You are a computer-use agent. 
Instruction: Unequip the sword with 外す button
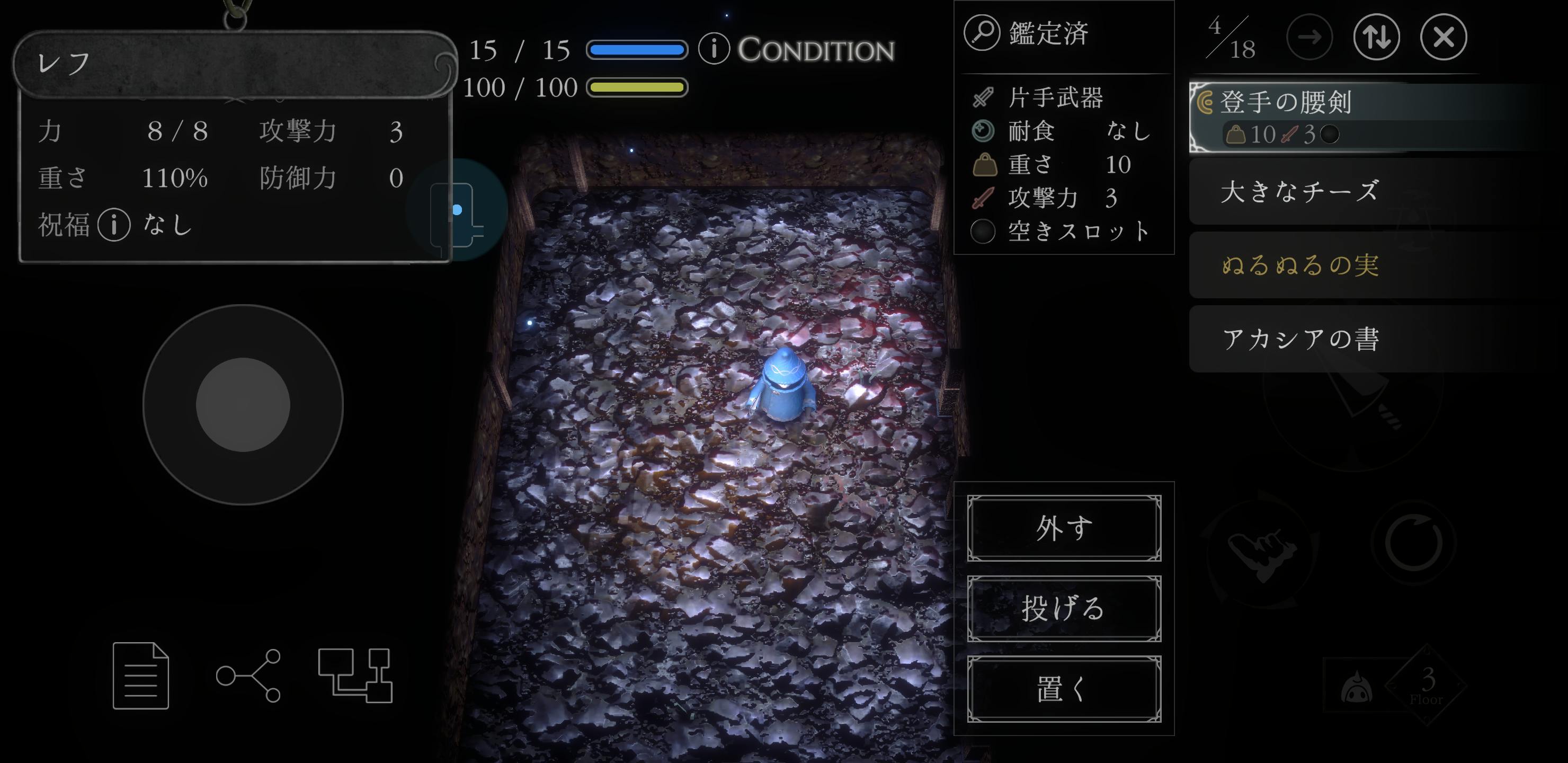(1063, 528)
